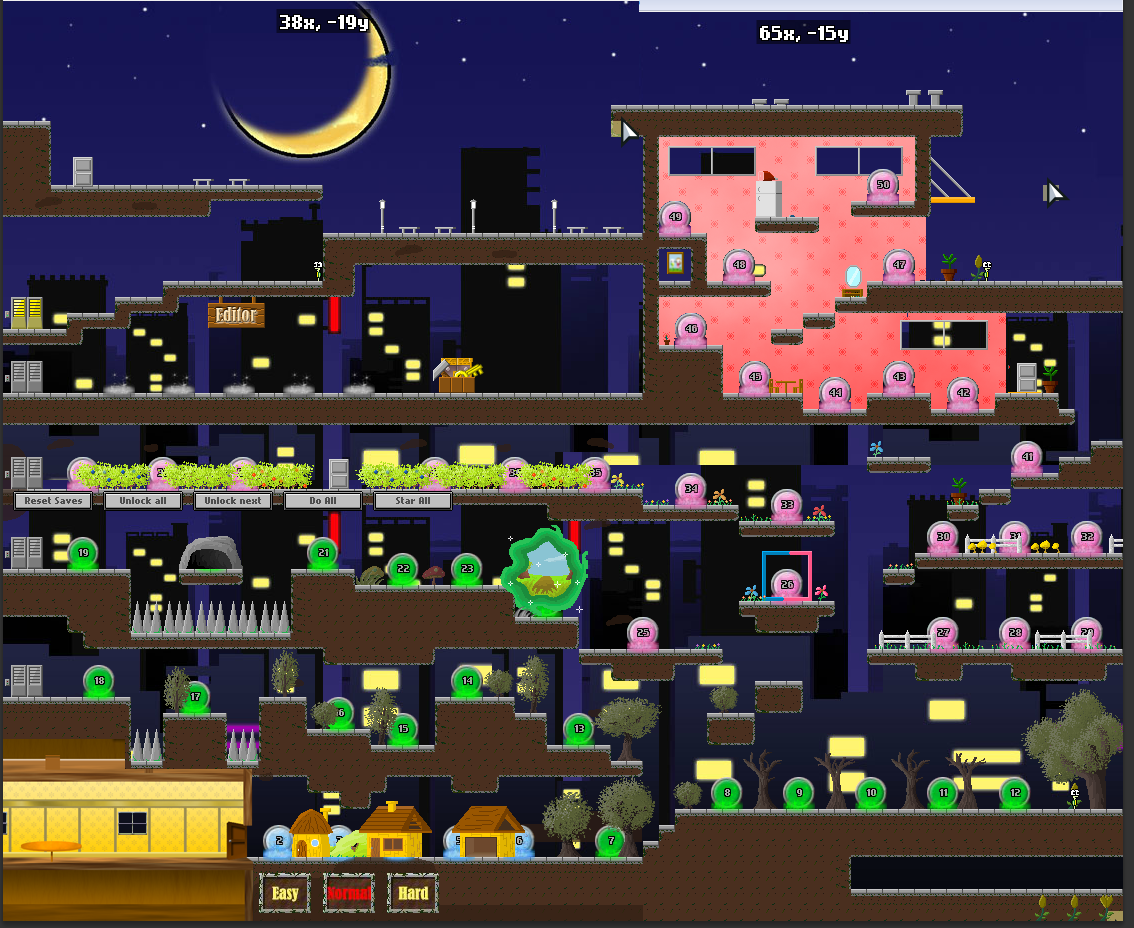Pick the level 41 orb

1027,458
